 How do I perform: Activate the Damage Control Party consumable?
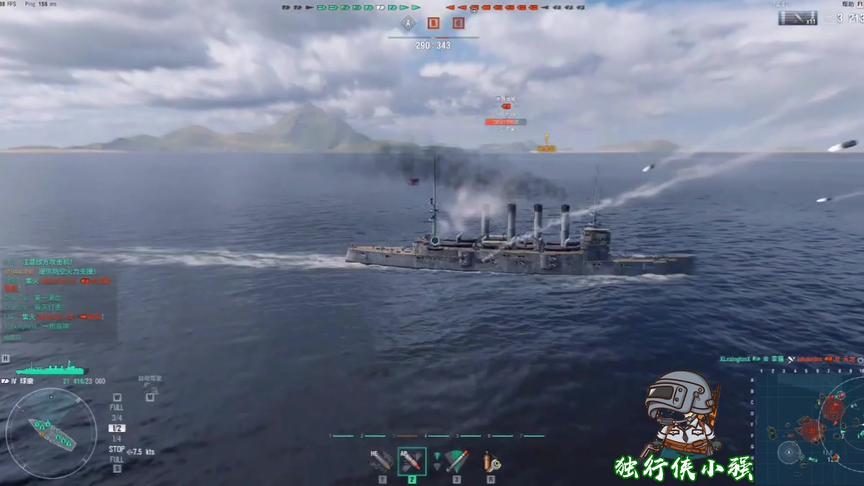coord(490,461)
